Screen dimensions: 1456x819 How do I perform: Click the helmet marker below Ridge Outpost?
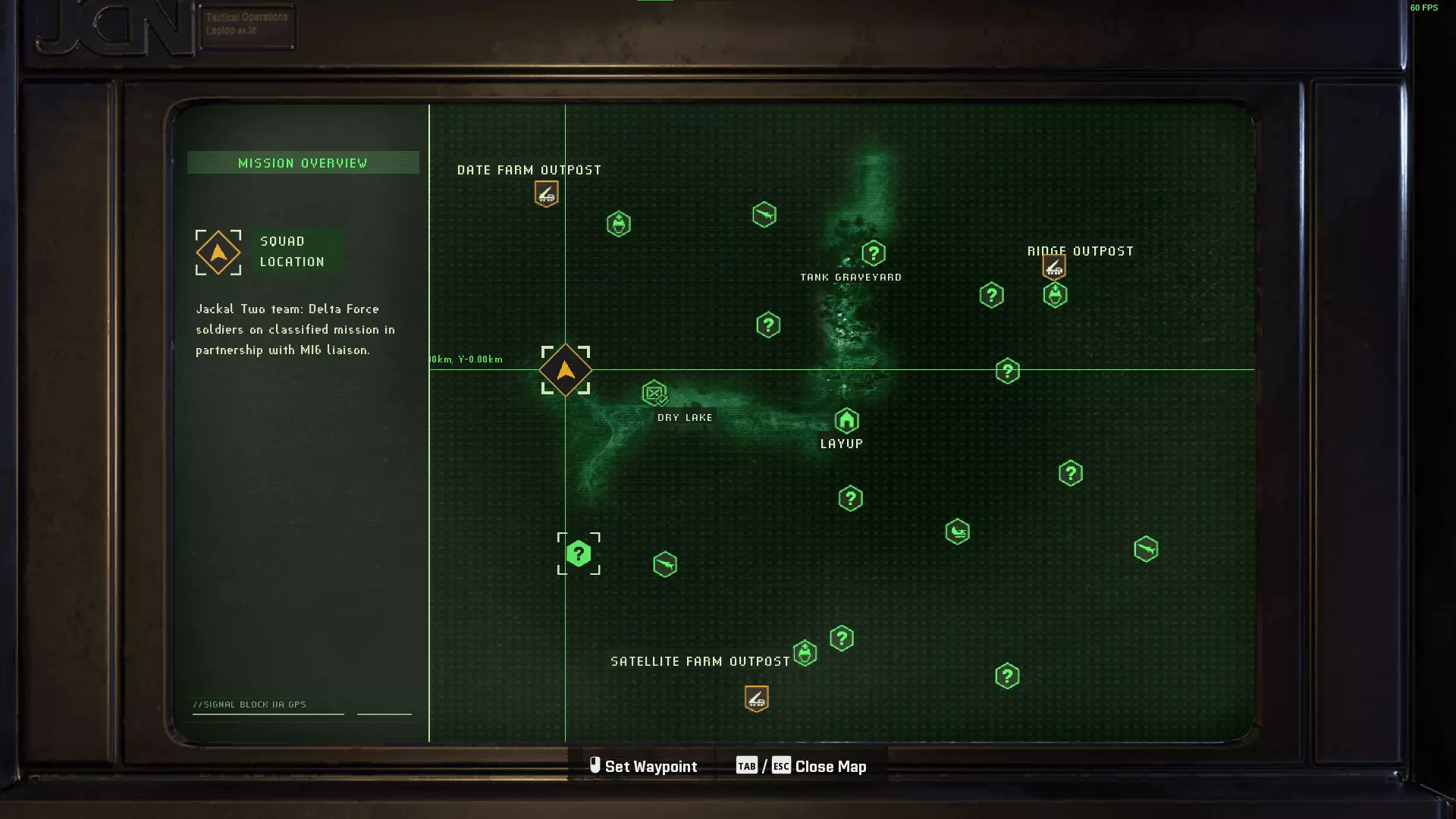pos(1055,295)
